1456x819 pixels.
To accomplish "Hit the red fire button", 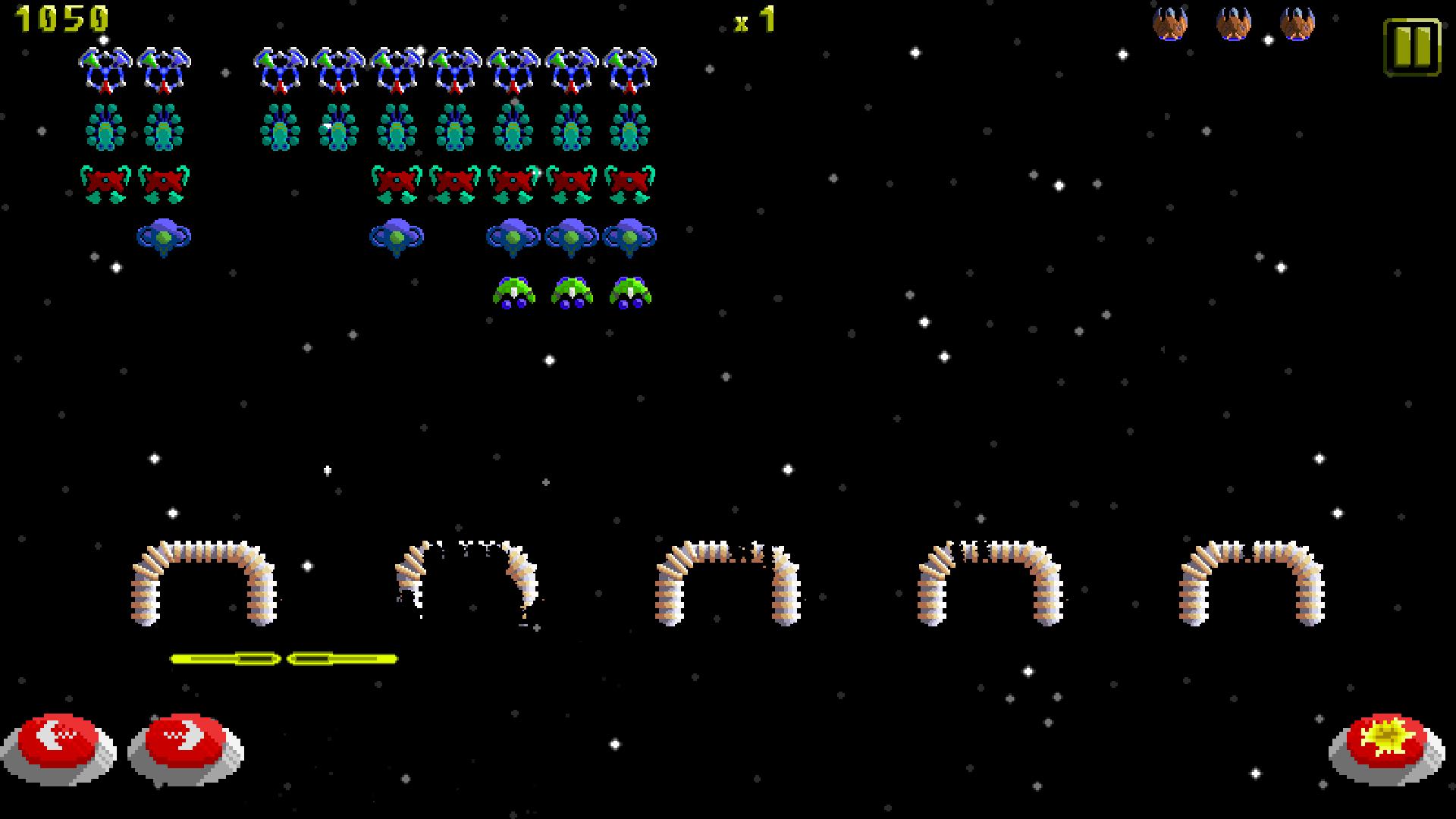I will (x=1387, y=743).
